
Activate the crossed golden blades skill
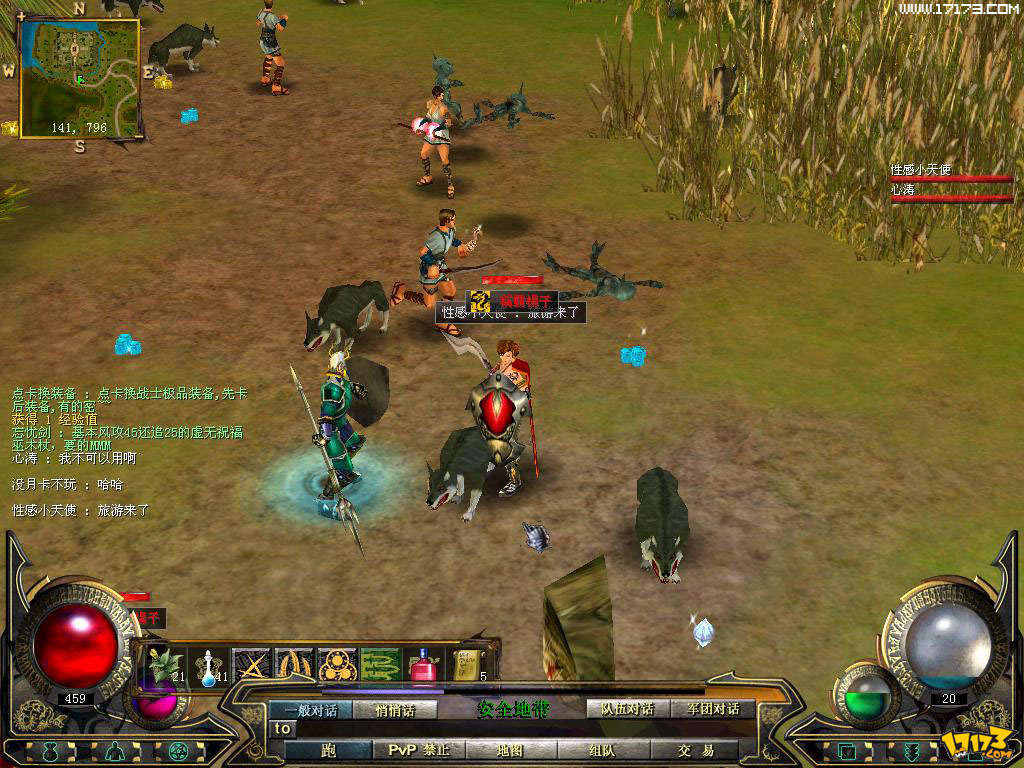[251, 665]
